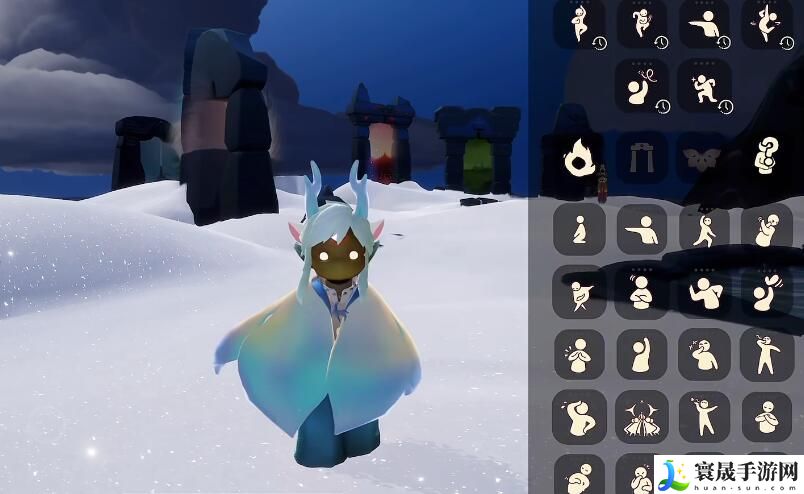The height and width of the screenshot is (494, 804).
Task: Choose the hands-clasped praying emote
Action: pyautogui.click(x=578, y=354)
